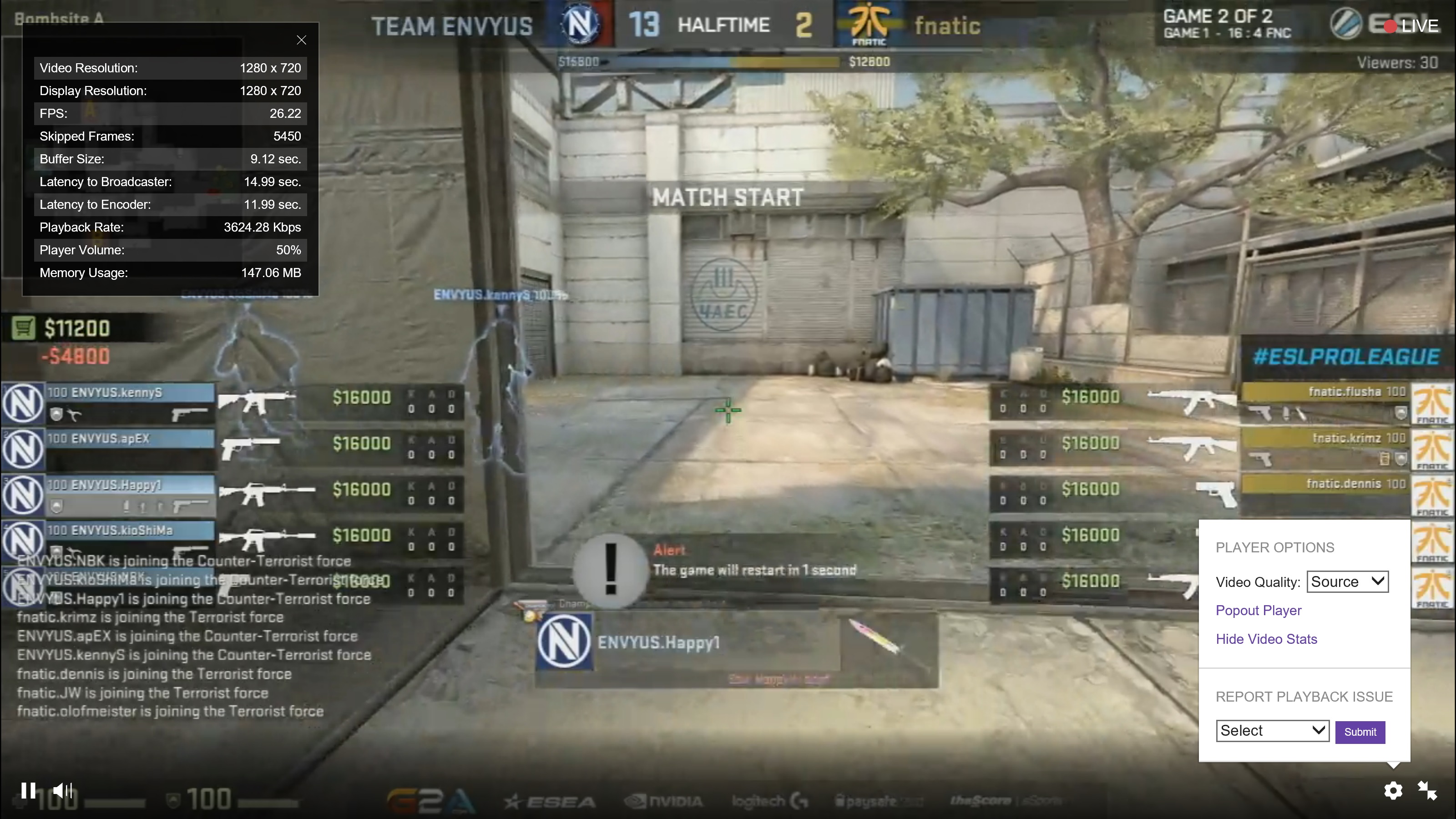Image resolution: width=1456 pixels, height=819 pixels.
Task: Select Hide Video Stats
Action: coord(1267,639)
